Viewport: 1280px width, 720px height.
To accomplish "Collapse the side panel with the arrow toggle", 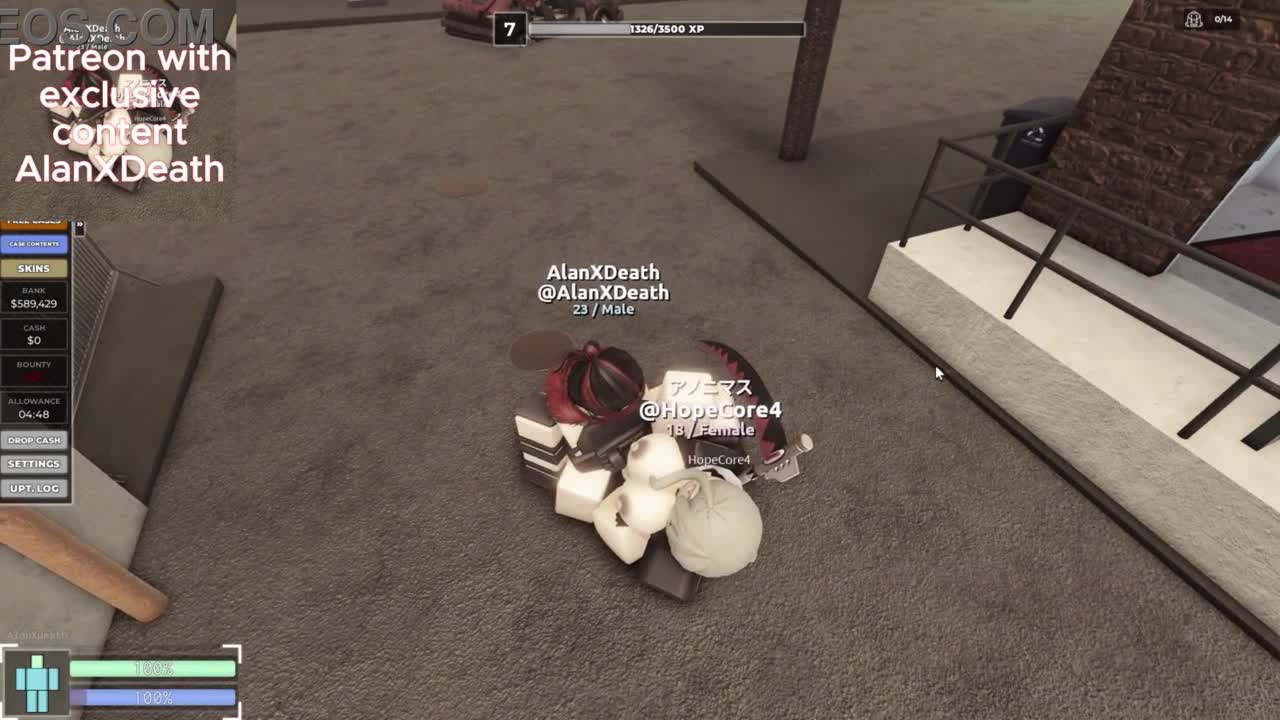I will tap(79, 228).
